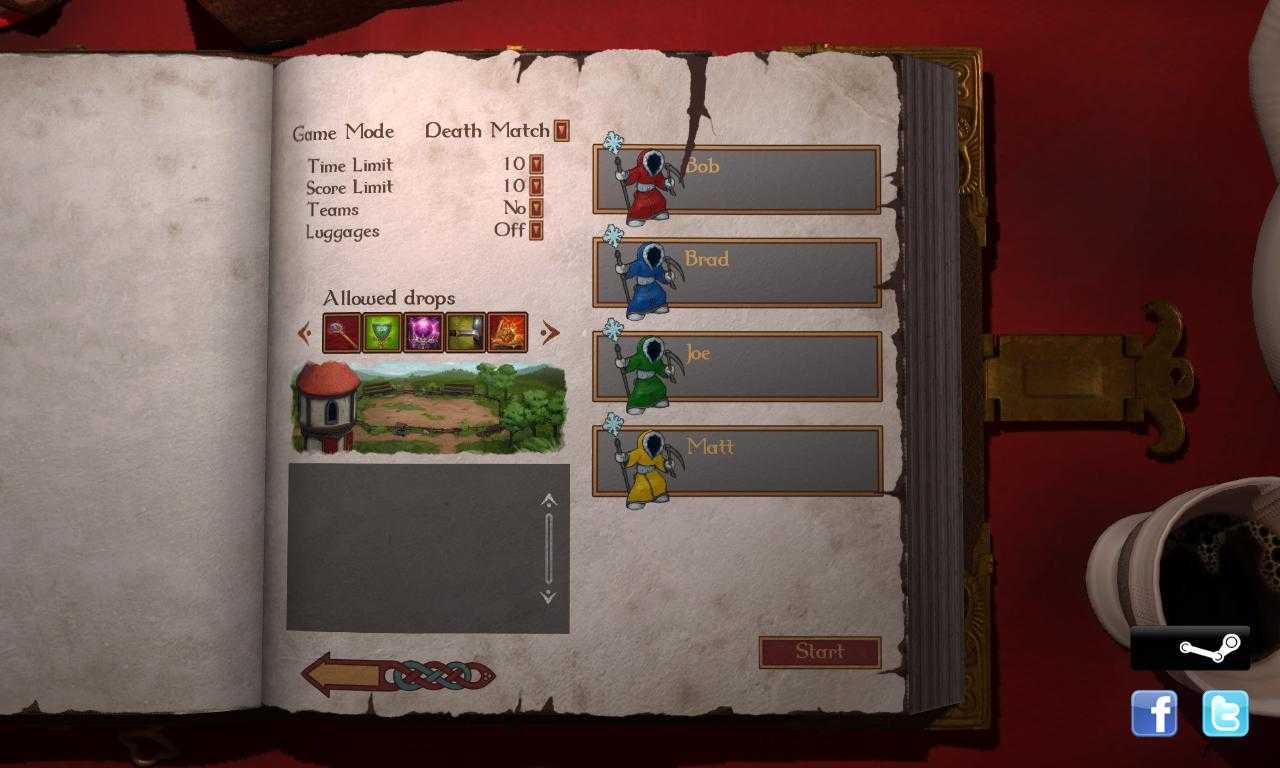The height and width of the screenshot is (768, 1280).
Task: Click the map preview thumbnail
Action: pos(428,406)
